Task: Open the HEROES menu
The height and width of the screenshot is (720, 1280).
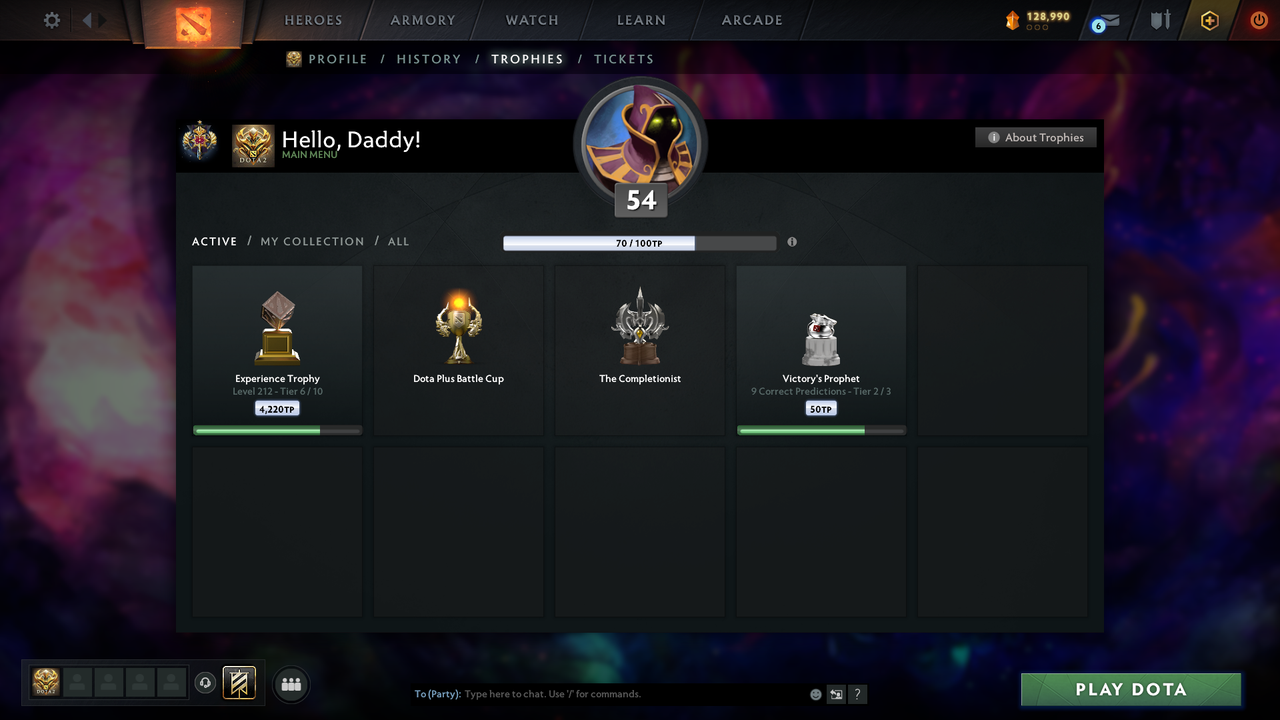Action: (313, 20)
